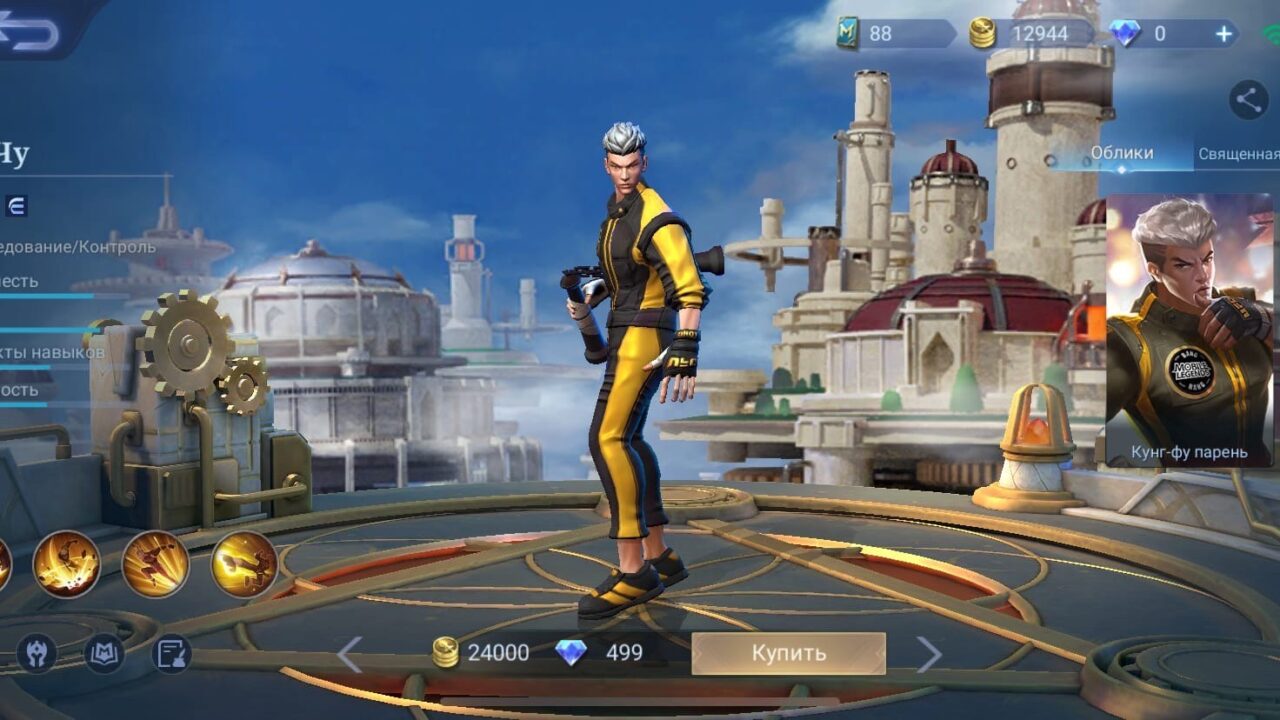Viewport: 1280px width, 720px height.
Task: View the flying kick skill icon
Action: point(244,564)
